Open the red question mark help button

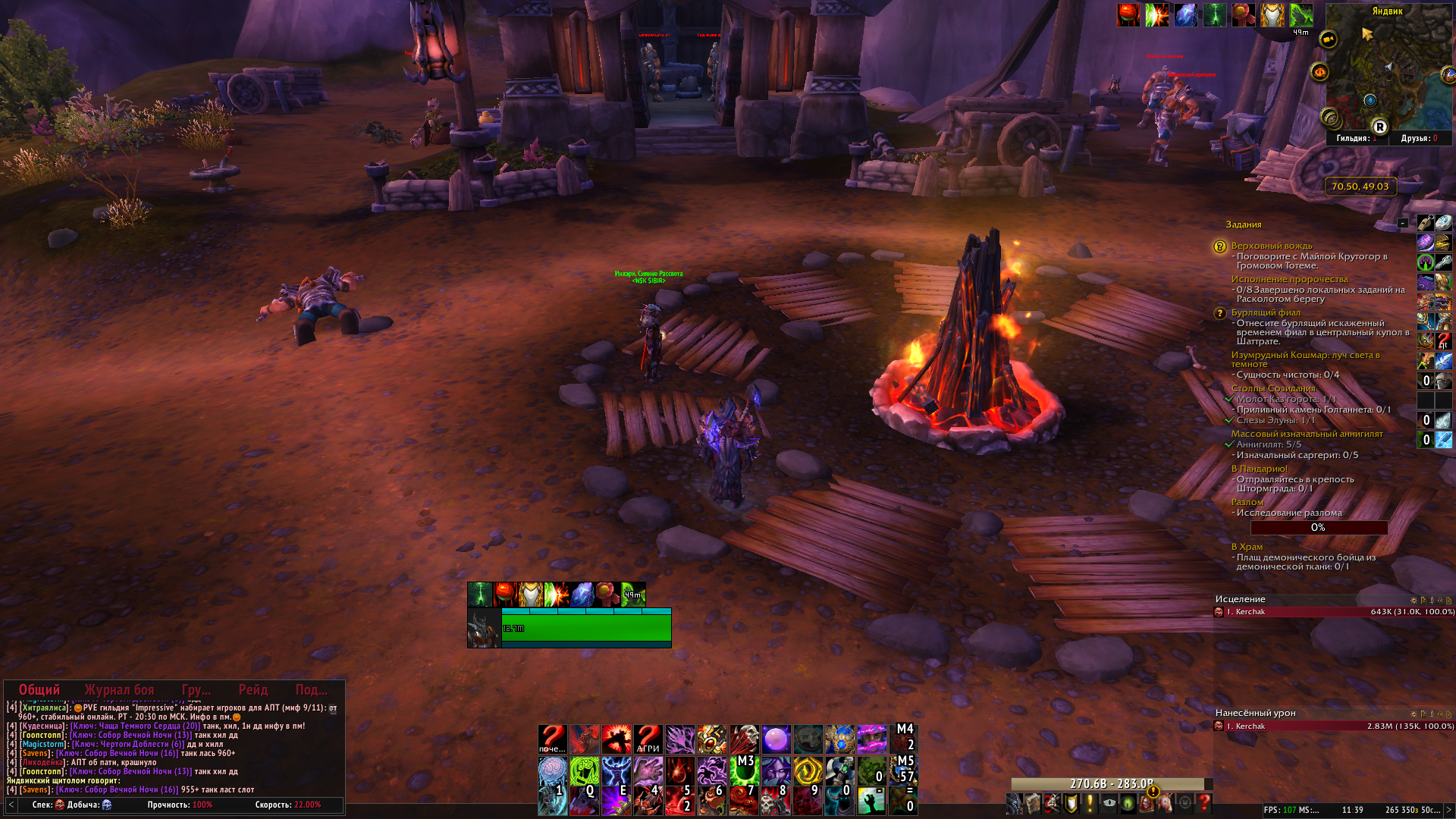point(1203,803)
